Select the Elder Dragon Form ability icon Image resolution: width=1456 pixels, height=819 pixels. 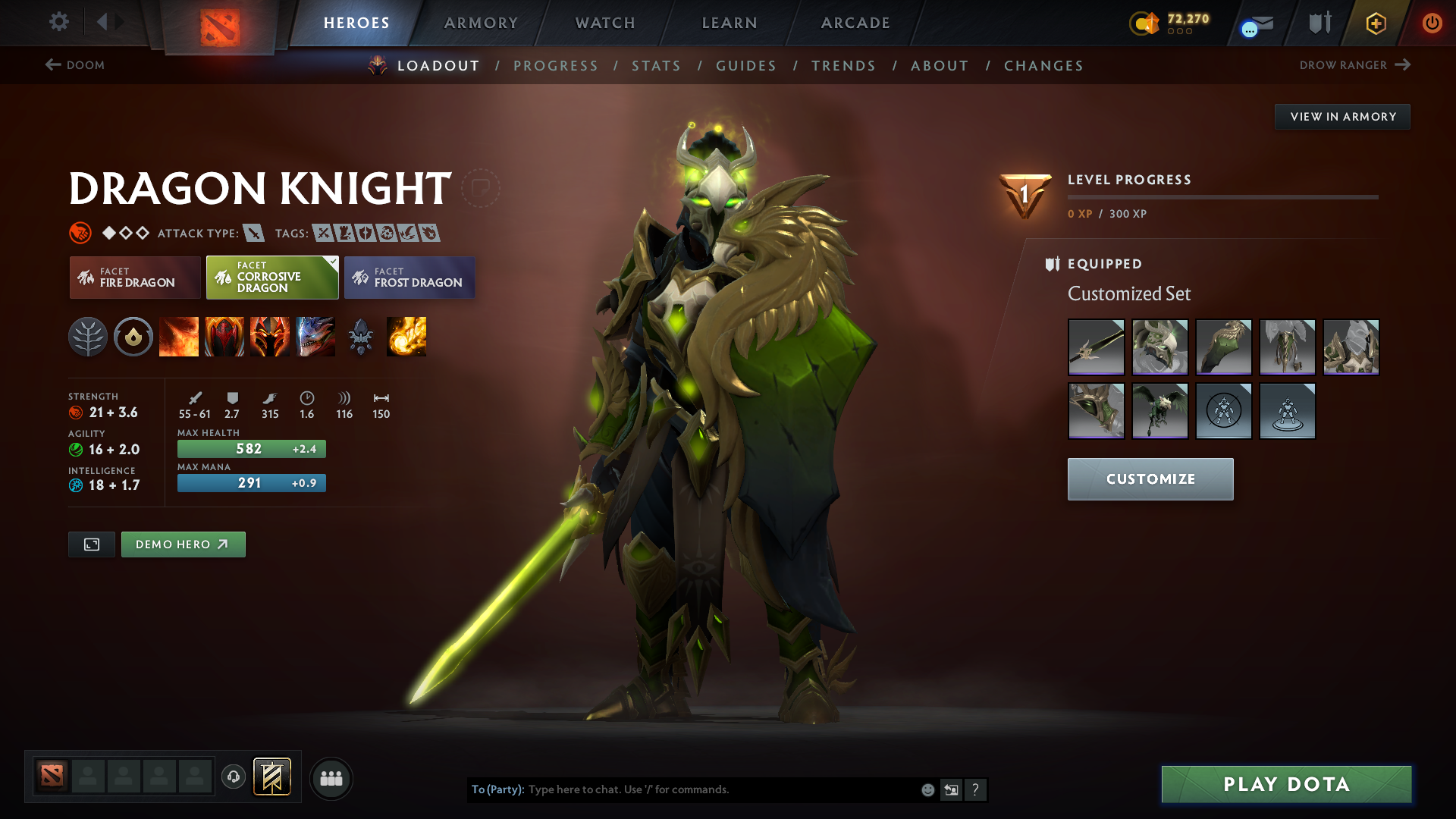coord(315,337)
